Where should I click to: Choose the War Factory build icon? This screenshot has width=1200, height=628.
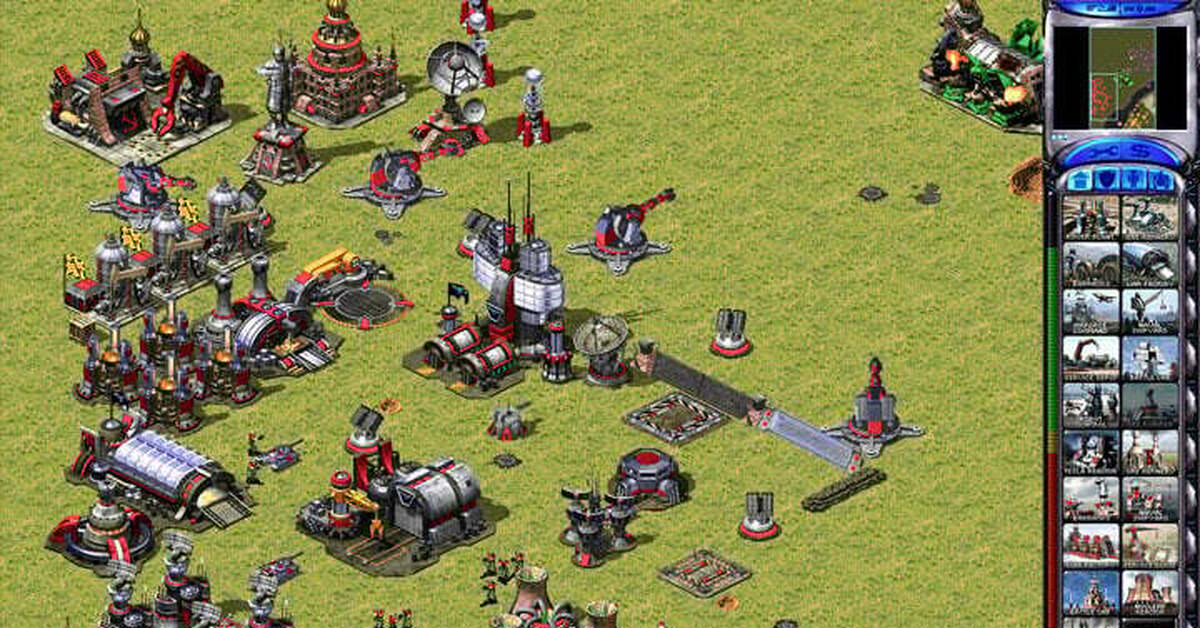tap(1150, 264)
